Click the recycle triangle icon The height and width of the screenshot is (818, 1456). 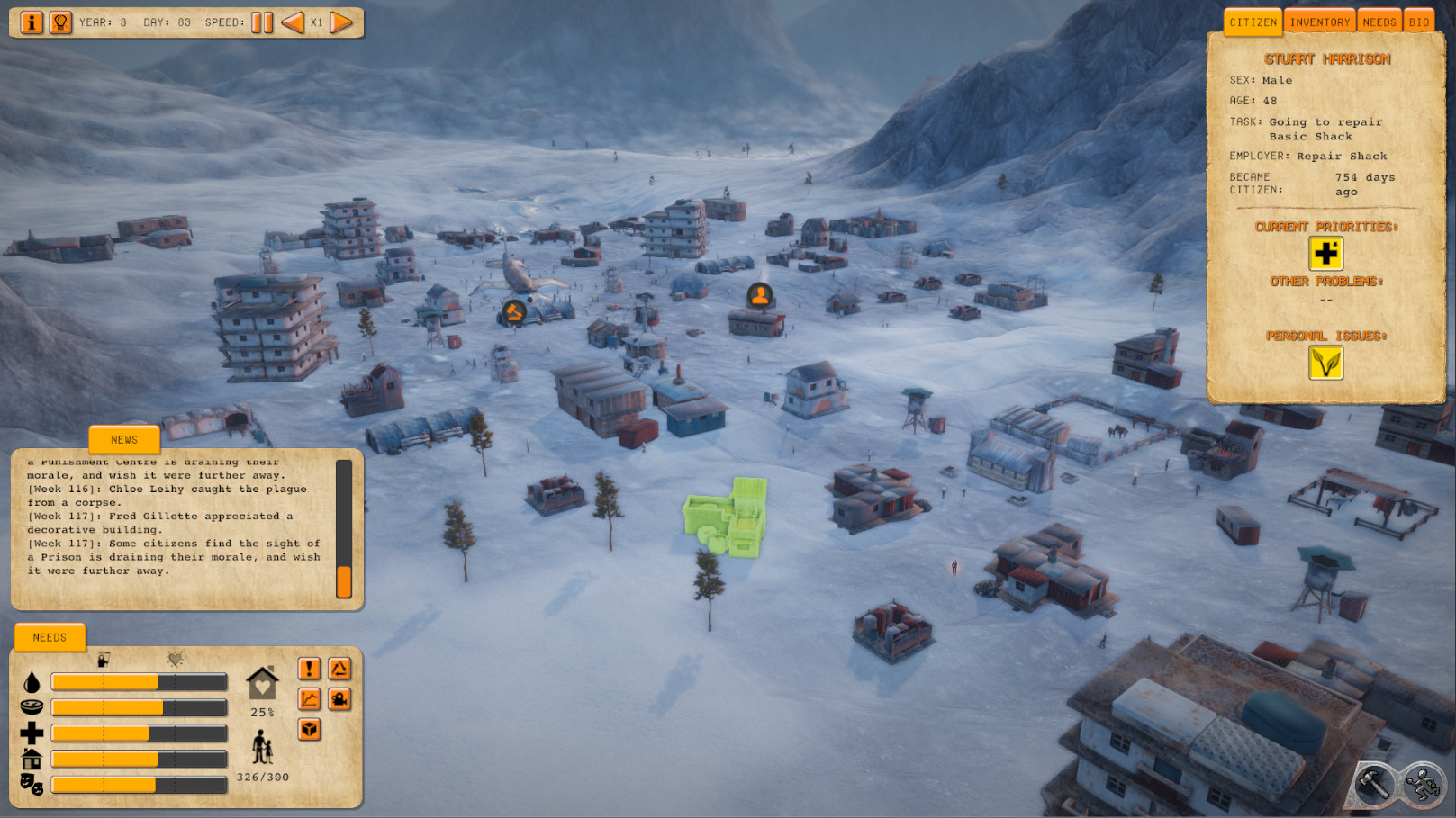339,669
